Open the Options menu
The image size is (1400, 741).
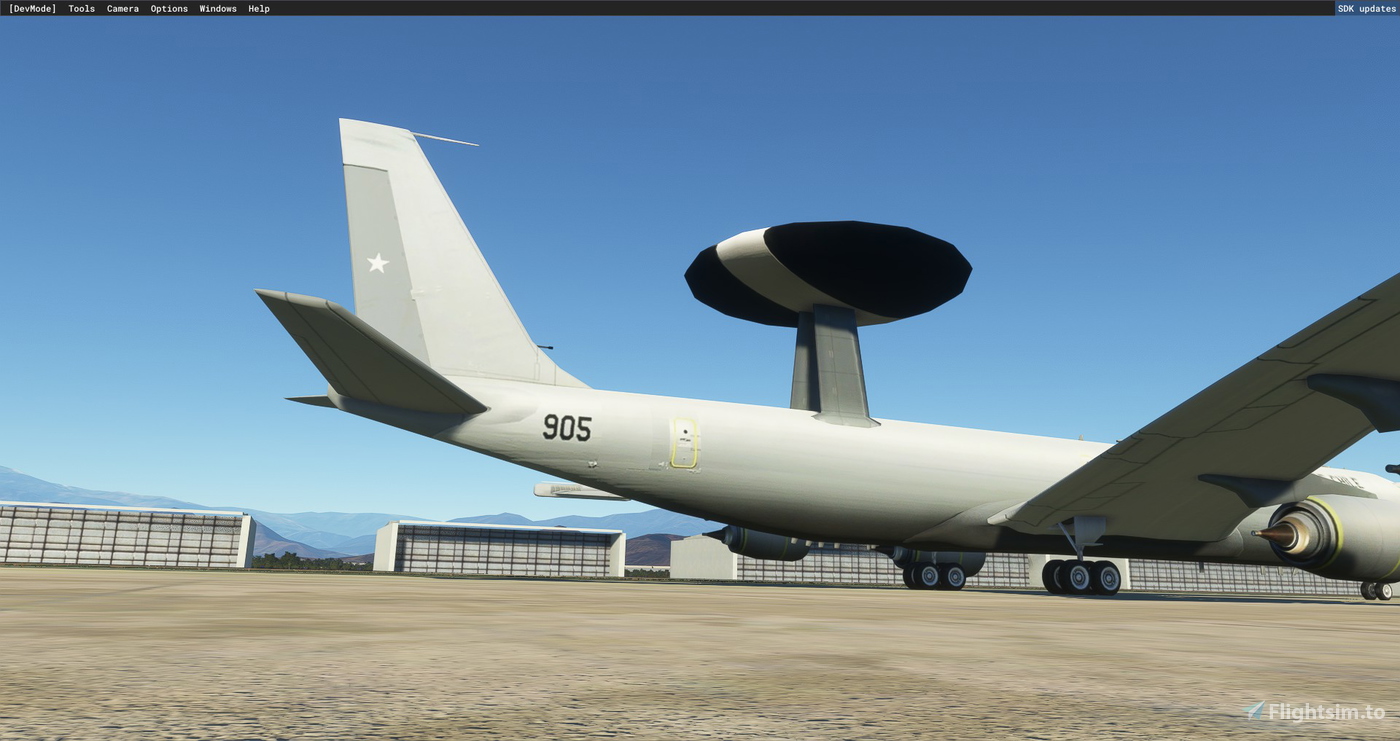click(168, 8)
